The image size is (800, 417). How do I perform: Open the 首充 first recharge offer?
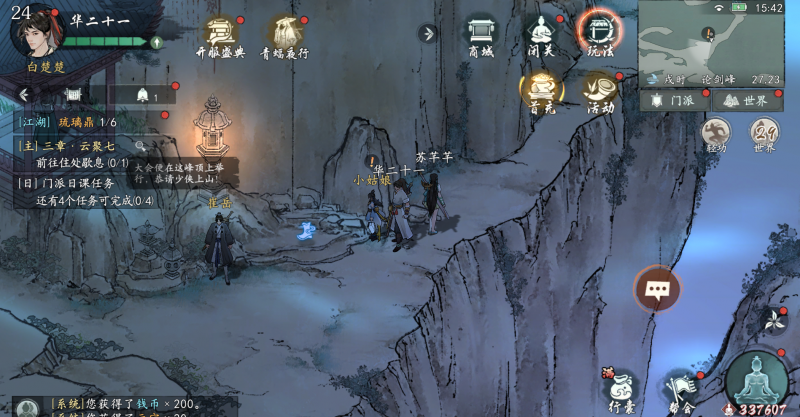click(x=540, y=92)
